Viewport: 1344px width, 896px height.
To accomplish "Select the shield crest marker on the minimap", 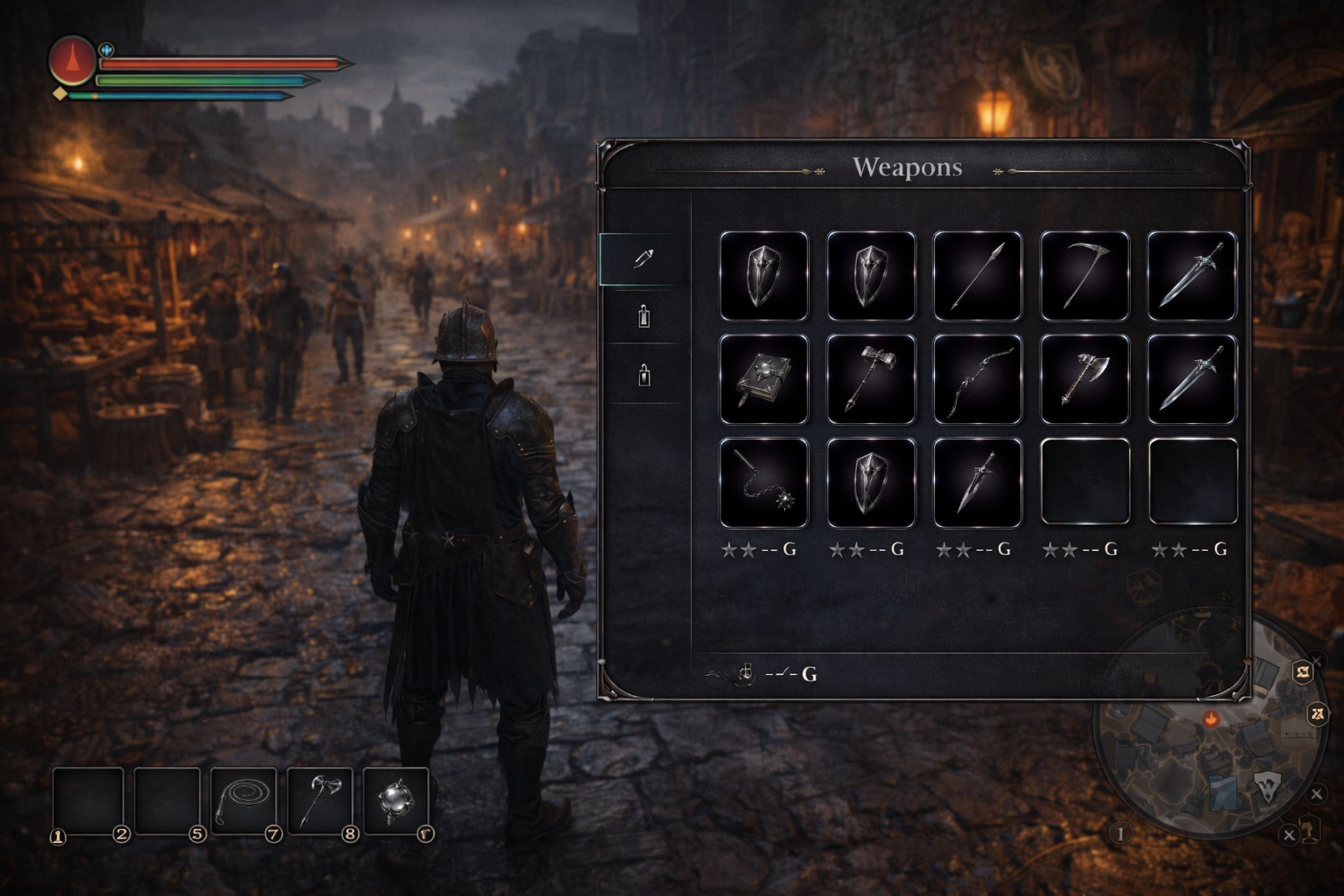I will pos(1268,787).
